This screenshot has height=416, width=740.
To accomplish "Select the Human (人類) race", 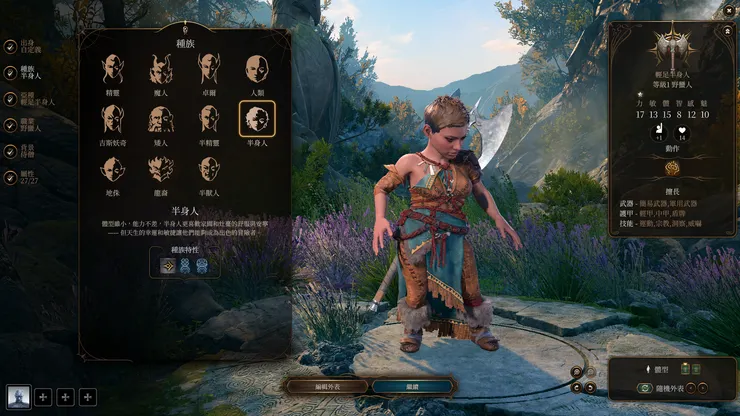I will pyautogui.click(x=257, y=69).
